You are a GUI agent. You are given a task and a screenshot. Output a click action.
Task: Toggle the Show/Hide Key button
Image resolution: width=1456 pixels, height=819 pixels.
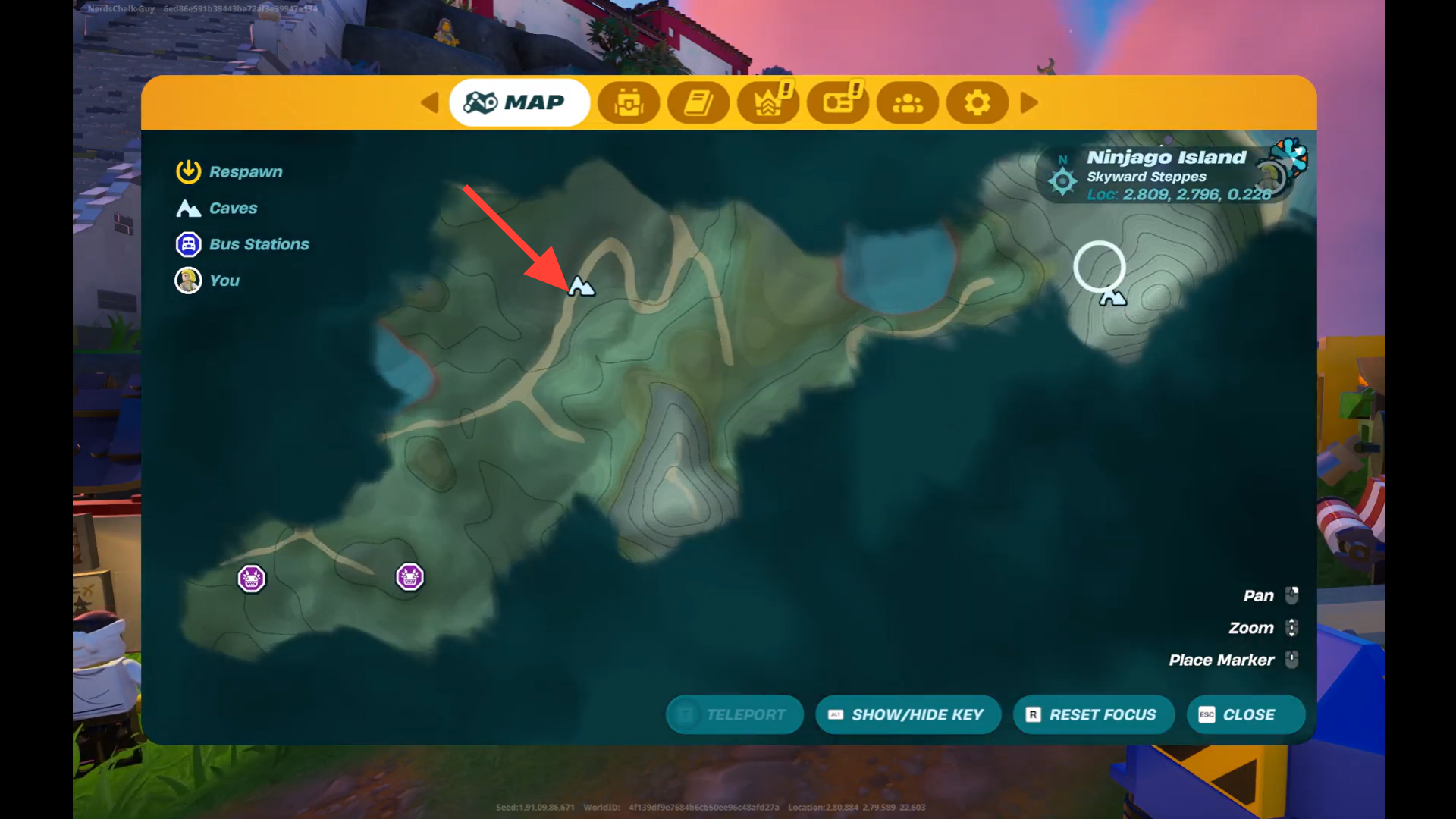tap(908, 714)
